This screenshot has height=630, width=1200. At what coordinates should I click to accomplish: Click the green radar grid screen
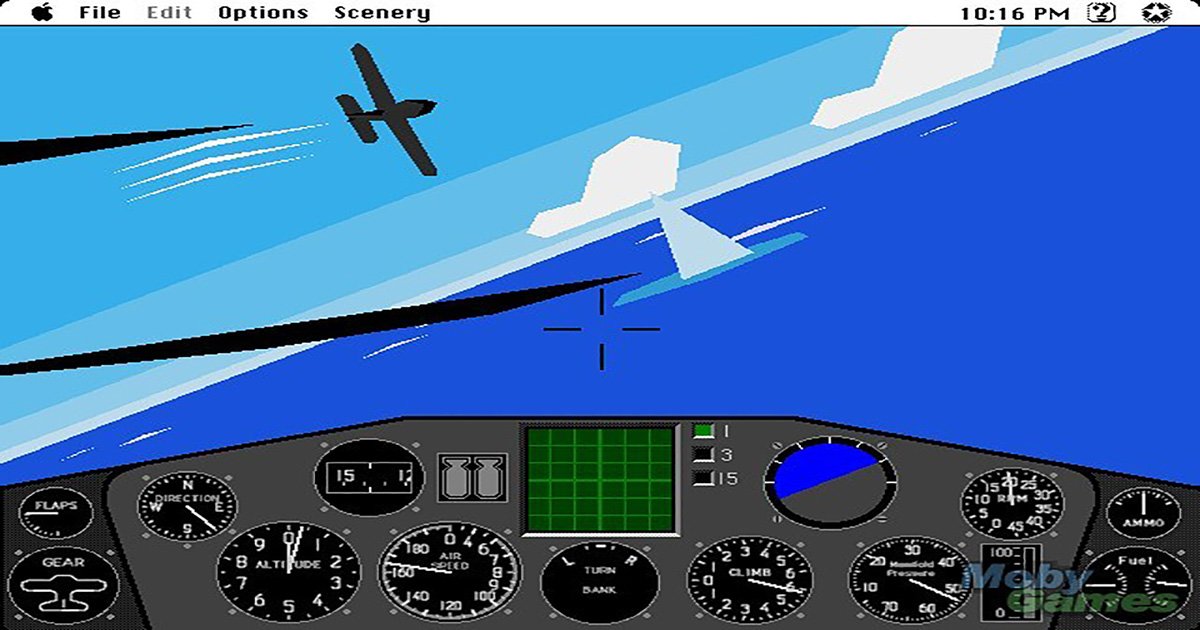(600, 480)
